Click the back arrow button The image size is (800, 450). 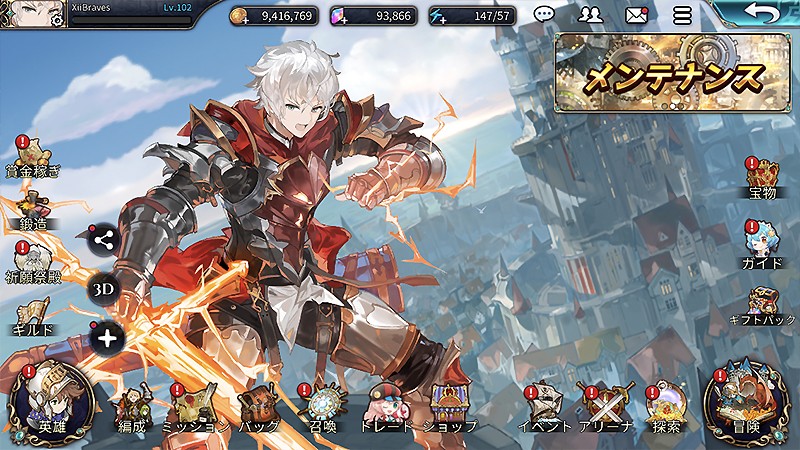pyautogui.click(x=764, y=14)
